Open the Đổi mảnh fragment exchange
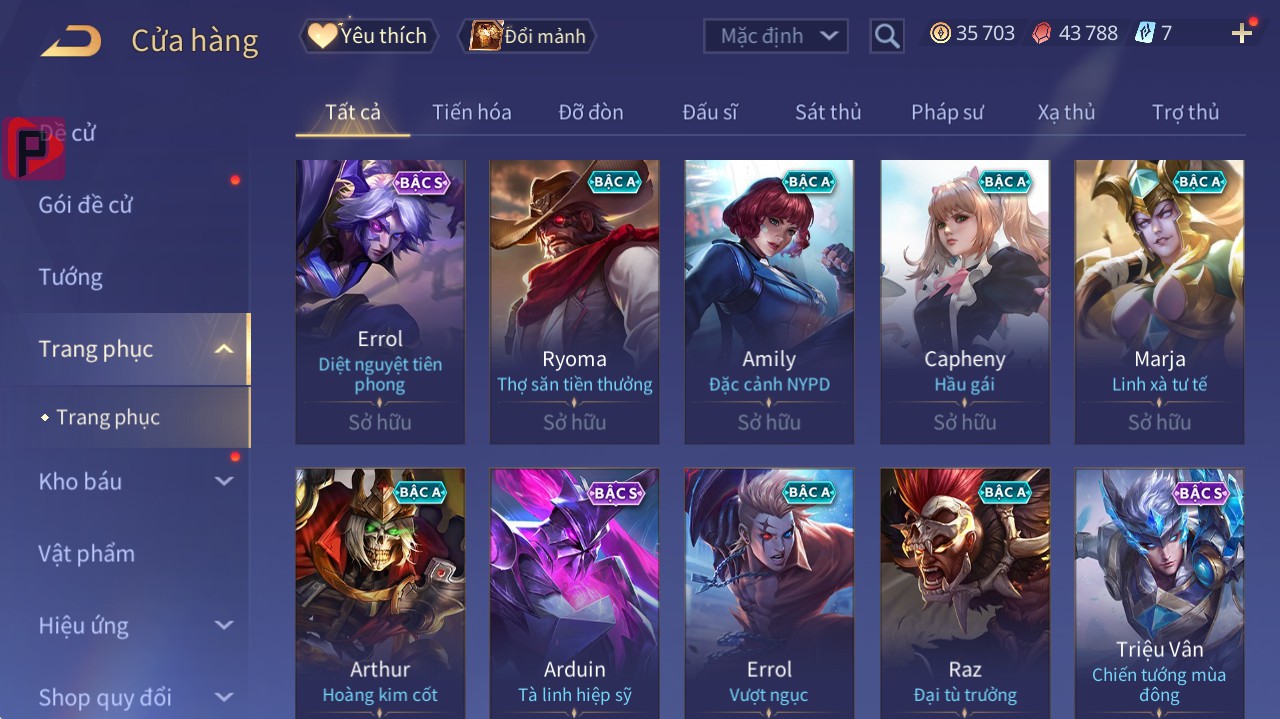The width and height of the screenshot is (1280, 719). click(x=527, y=36)
